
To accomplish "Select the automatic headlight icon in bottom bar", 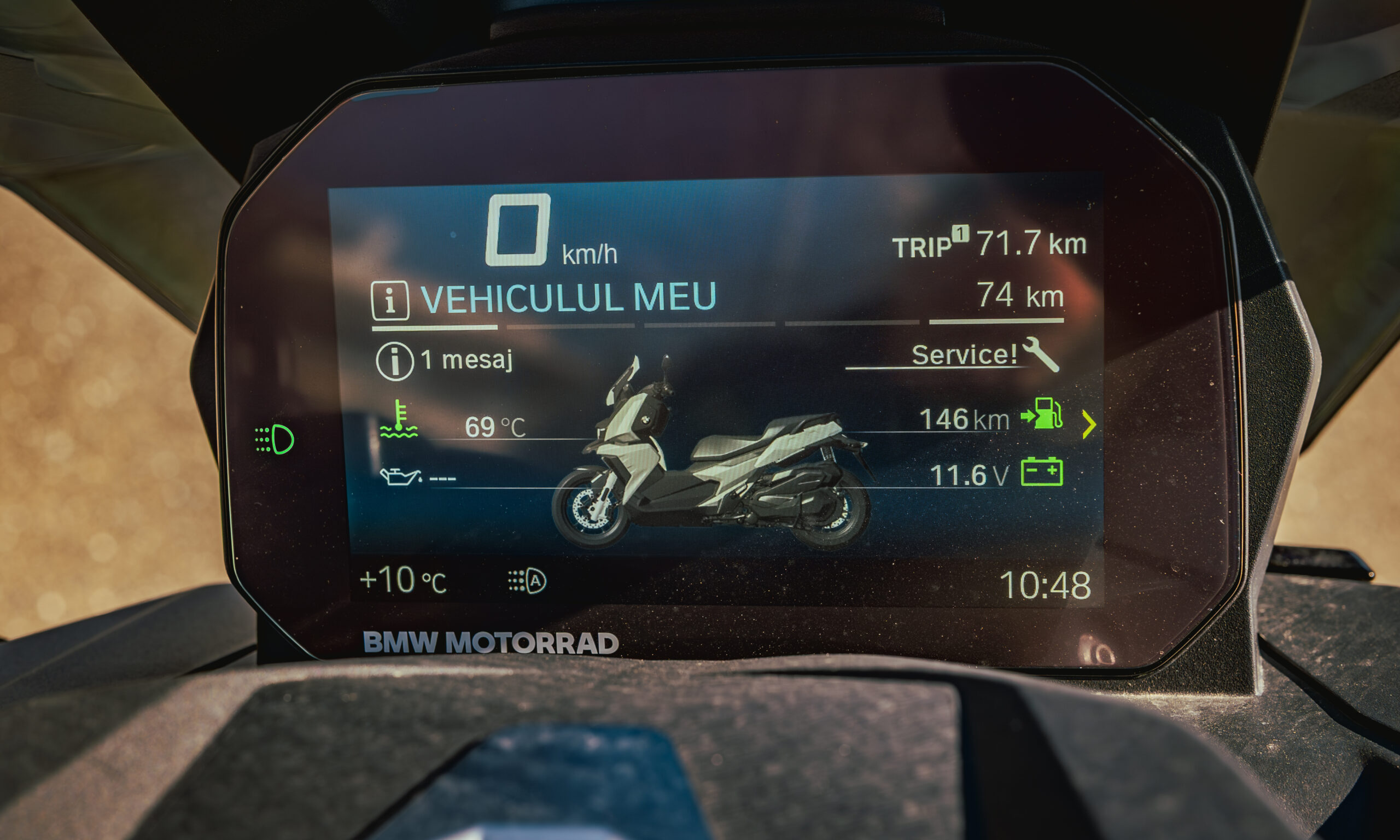I will coord(527,581).
